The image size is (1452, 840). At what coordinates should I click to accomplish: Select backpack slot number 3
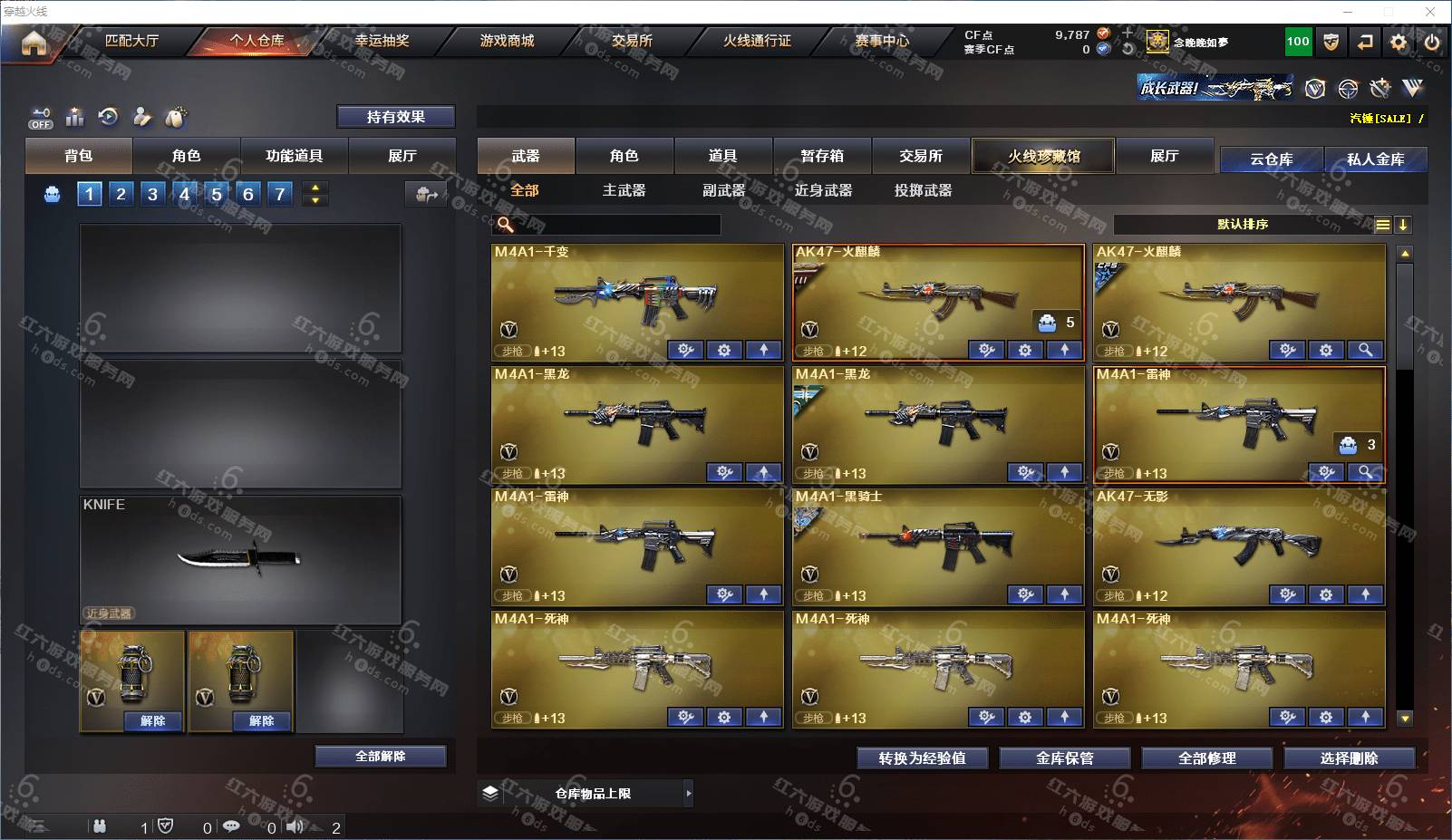(152, 194)
